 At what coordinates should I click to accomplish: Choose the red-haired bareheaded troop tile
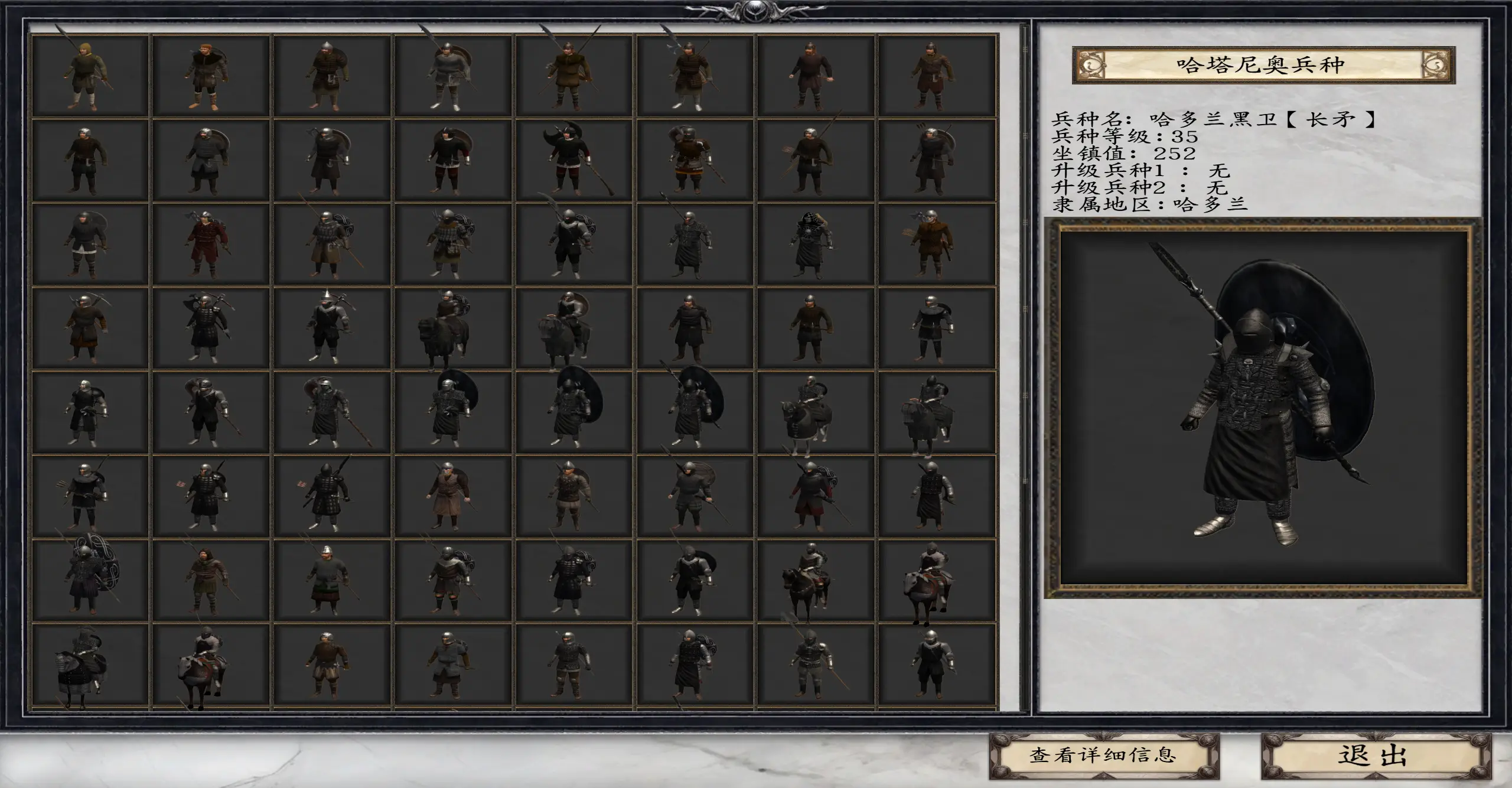tap(211, 75)
